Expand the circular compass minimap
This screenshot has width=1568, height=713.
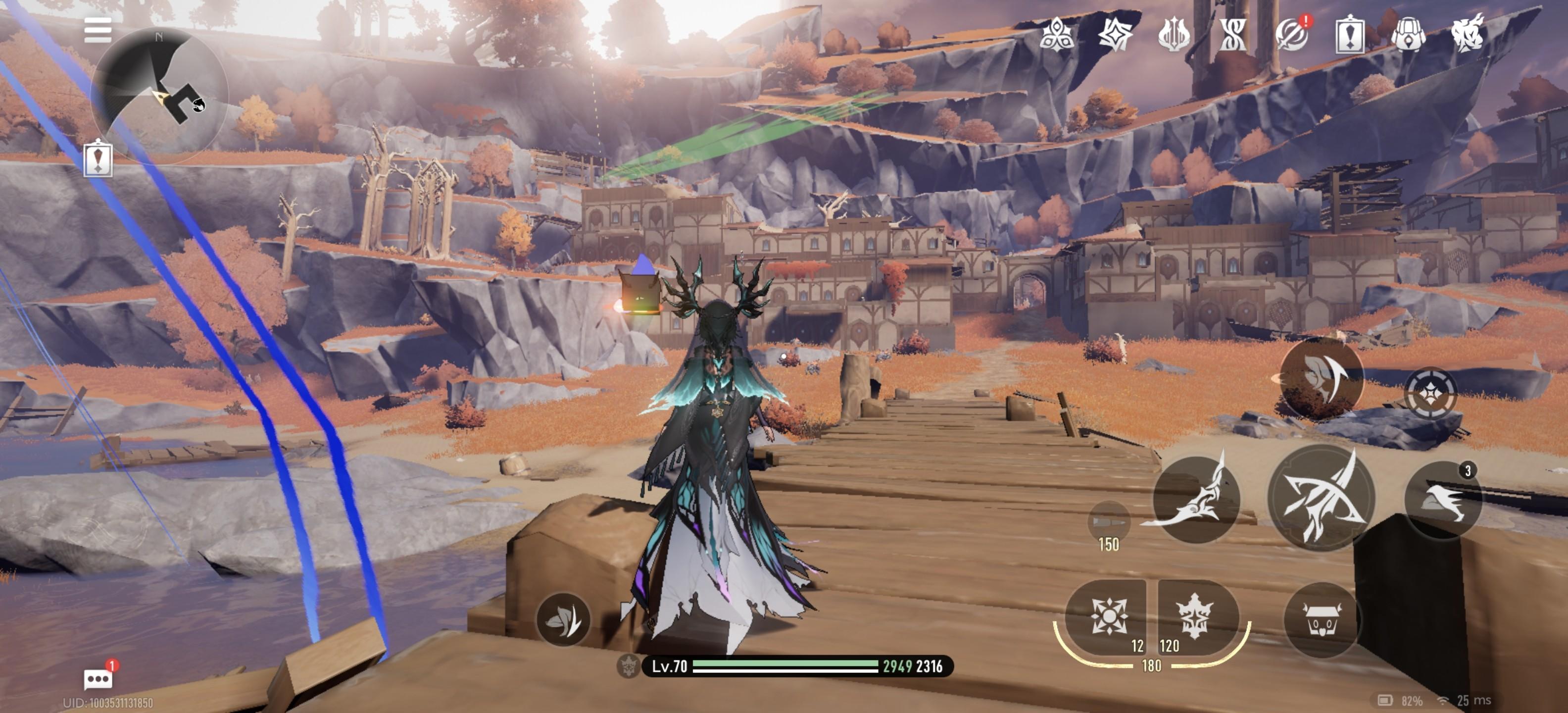tap(159, 96)
